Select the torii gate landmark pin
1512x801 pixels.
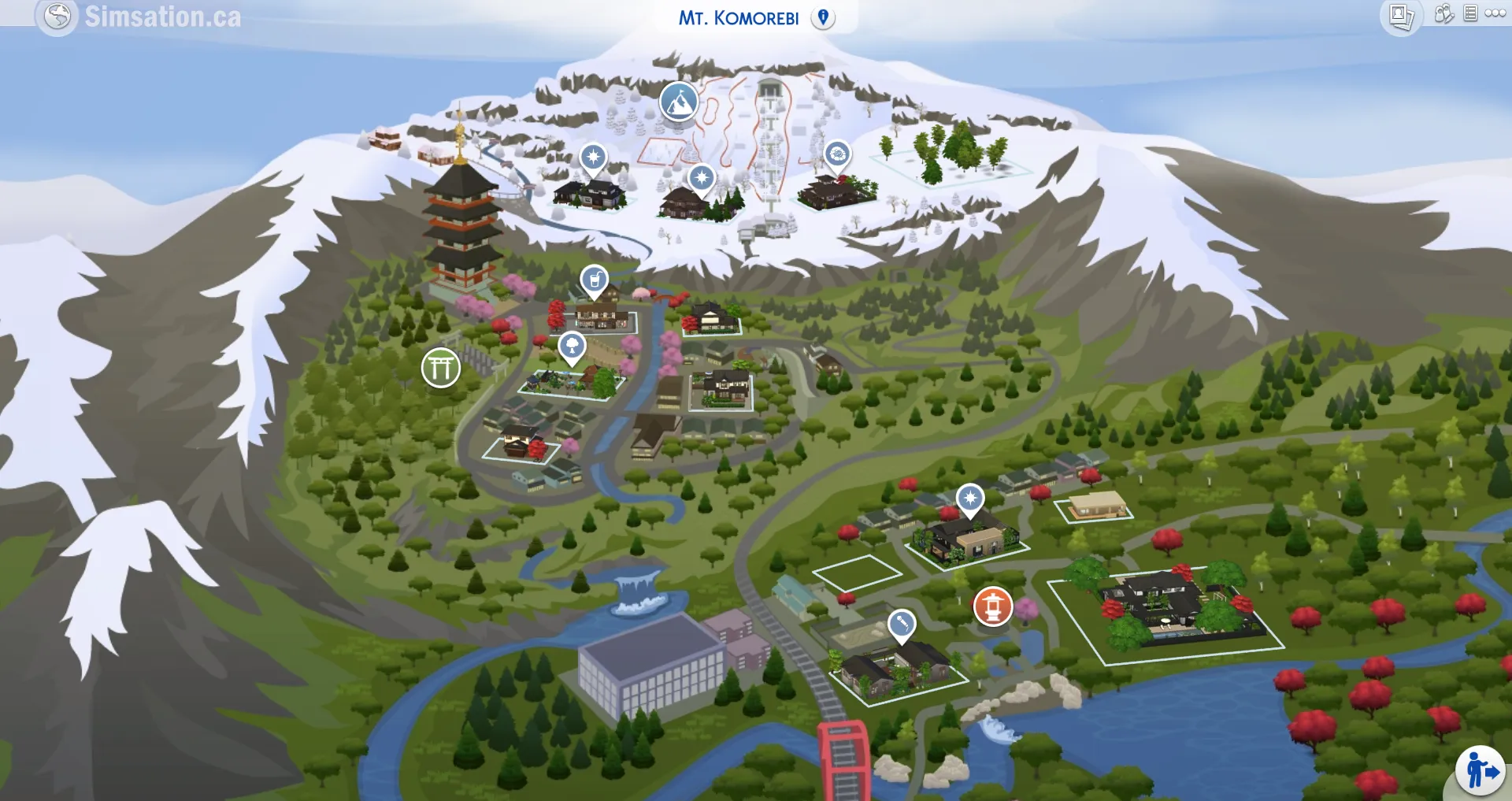pyautogui.click(x=440, y=366)
